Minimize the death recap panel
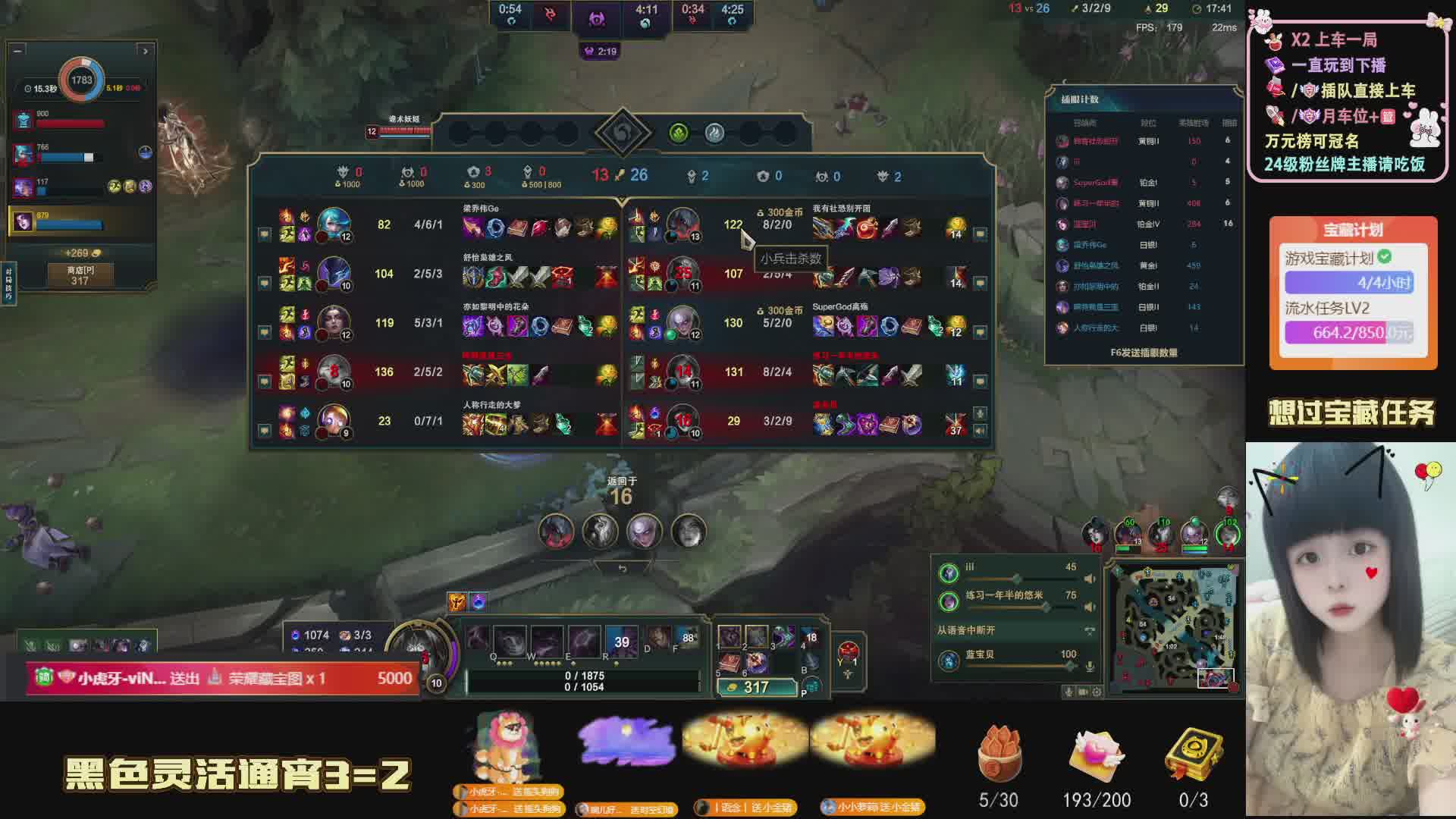 [17, 50]
